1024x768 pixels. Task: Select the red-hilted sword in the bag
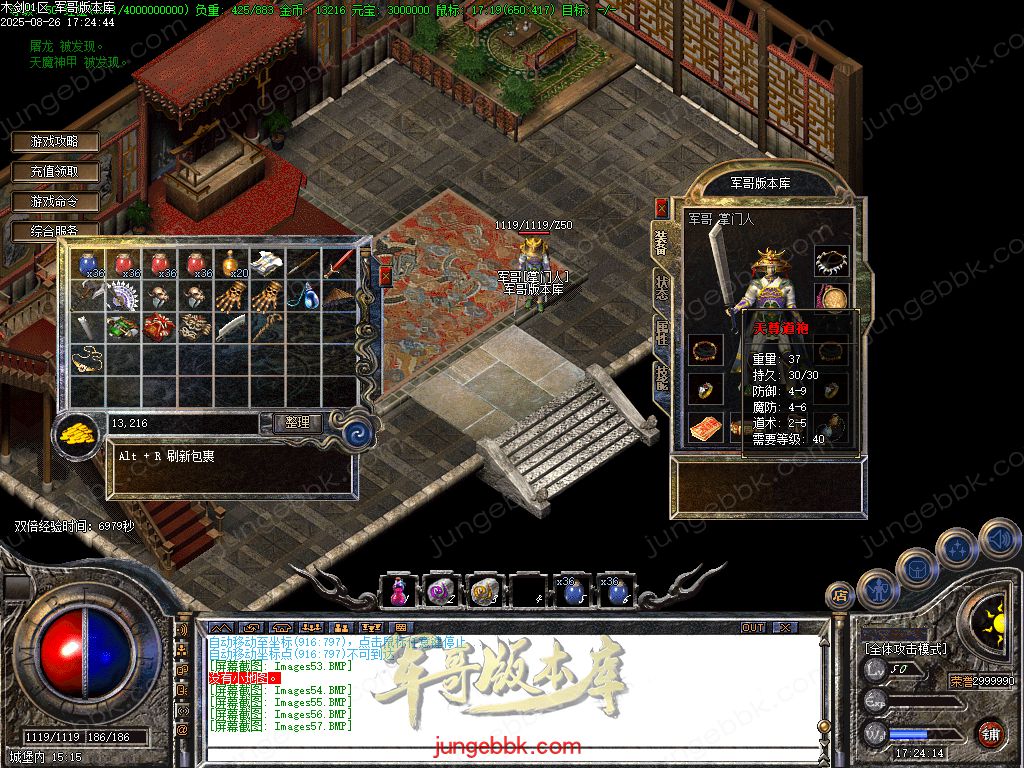pos(339,263)
